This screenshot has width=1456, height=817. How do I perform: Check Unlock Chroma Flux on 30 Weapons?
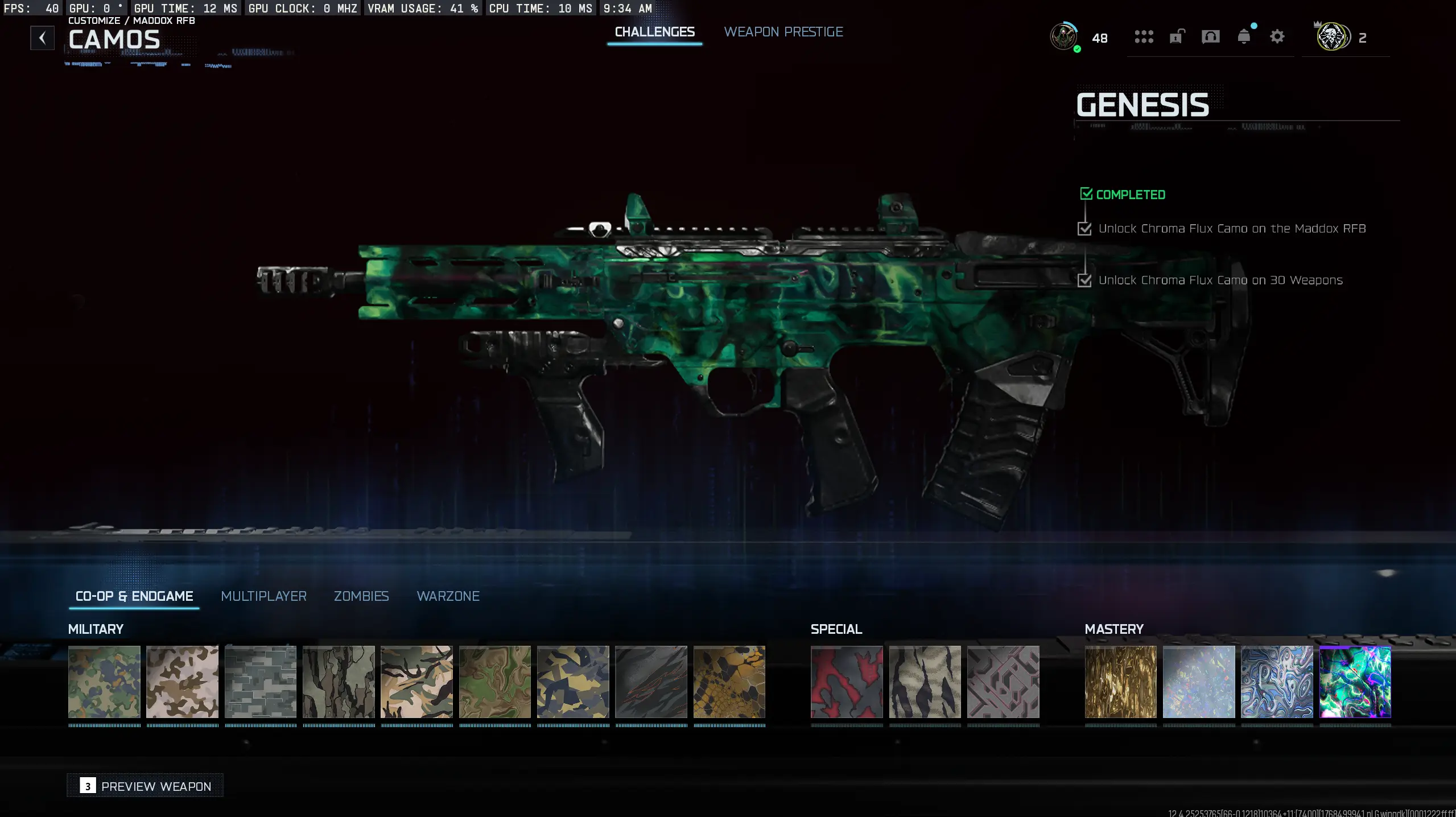(x=1085, y=280)
